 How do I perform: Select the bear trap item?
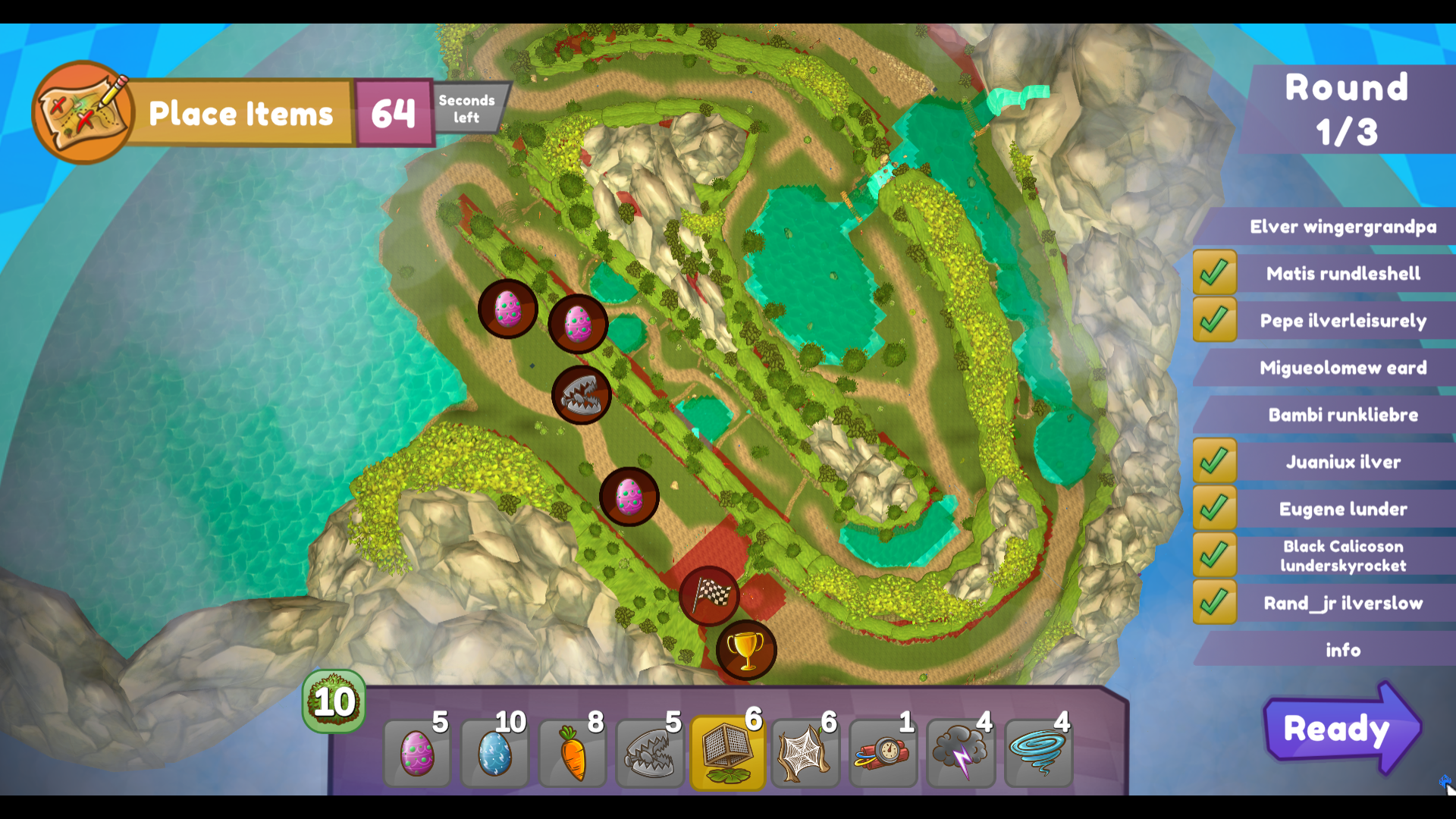(650, 753)
